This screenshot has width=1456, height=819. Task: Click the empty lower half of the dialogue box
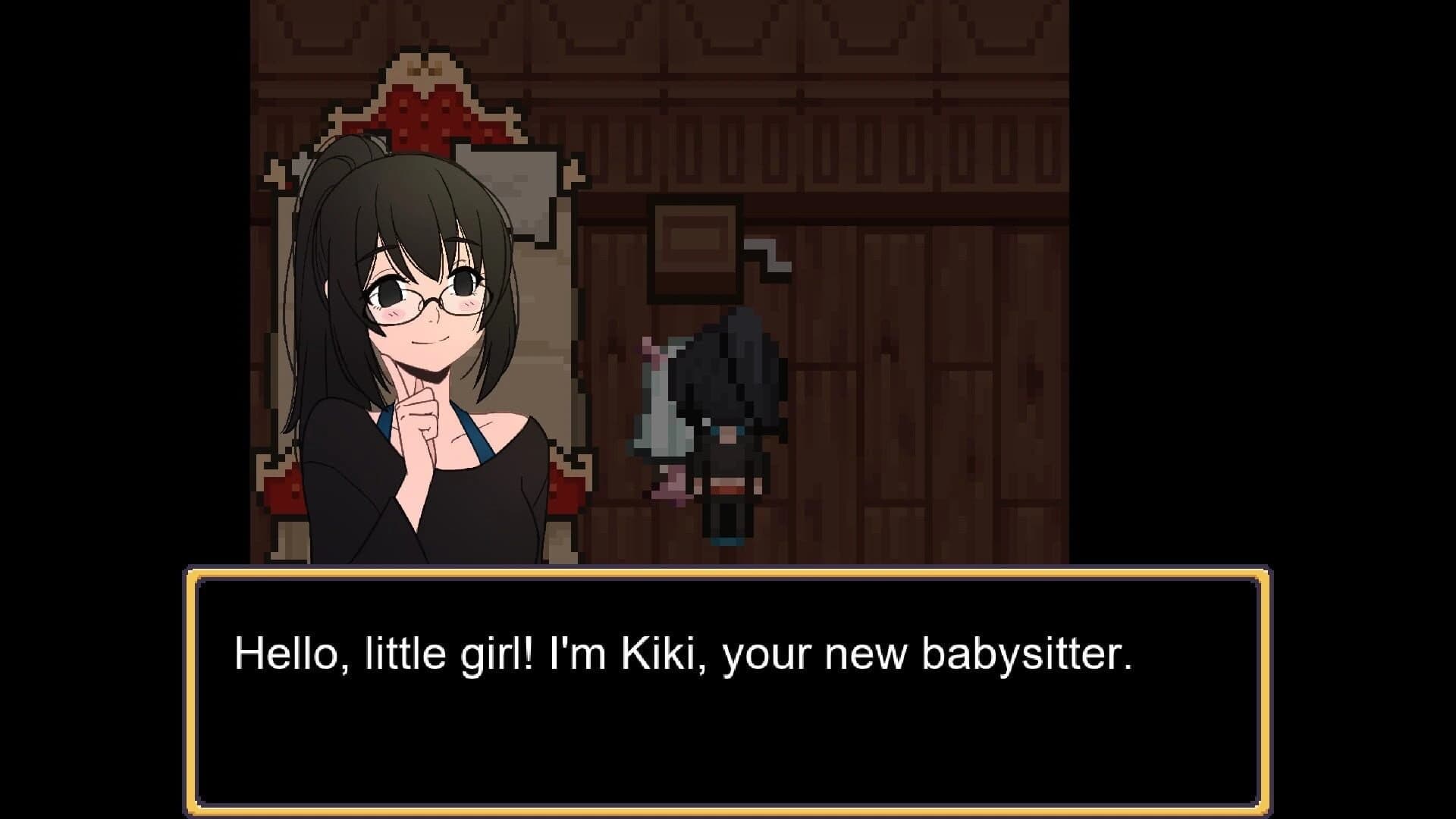[x=728, y=751]
